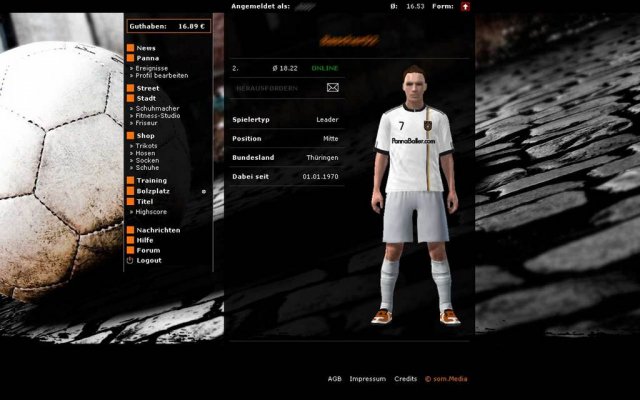The height and width of the screenshot is (400, 640).
Task: Open the Hilfe page
Action: (145, 240)
